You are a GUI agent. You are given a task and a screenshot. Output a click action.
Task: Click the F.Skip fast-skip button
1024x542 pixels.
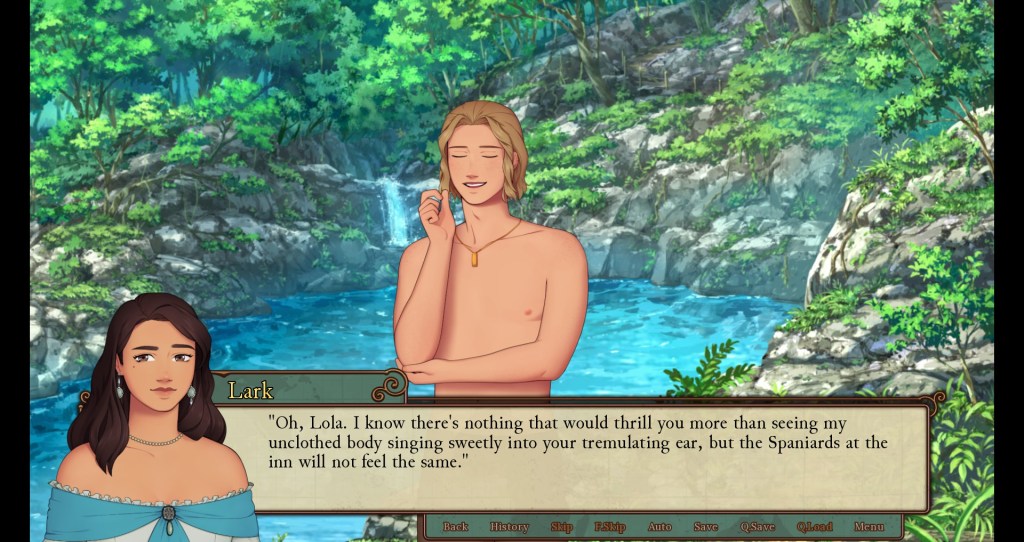coord(609,527)
